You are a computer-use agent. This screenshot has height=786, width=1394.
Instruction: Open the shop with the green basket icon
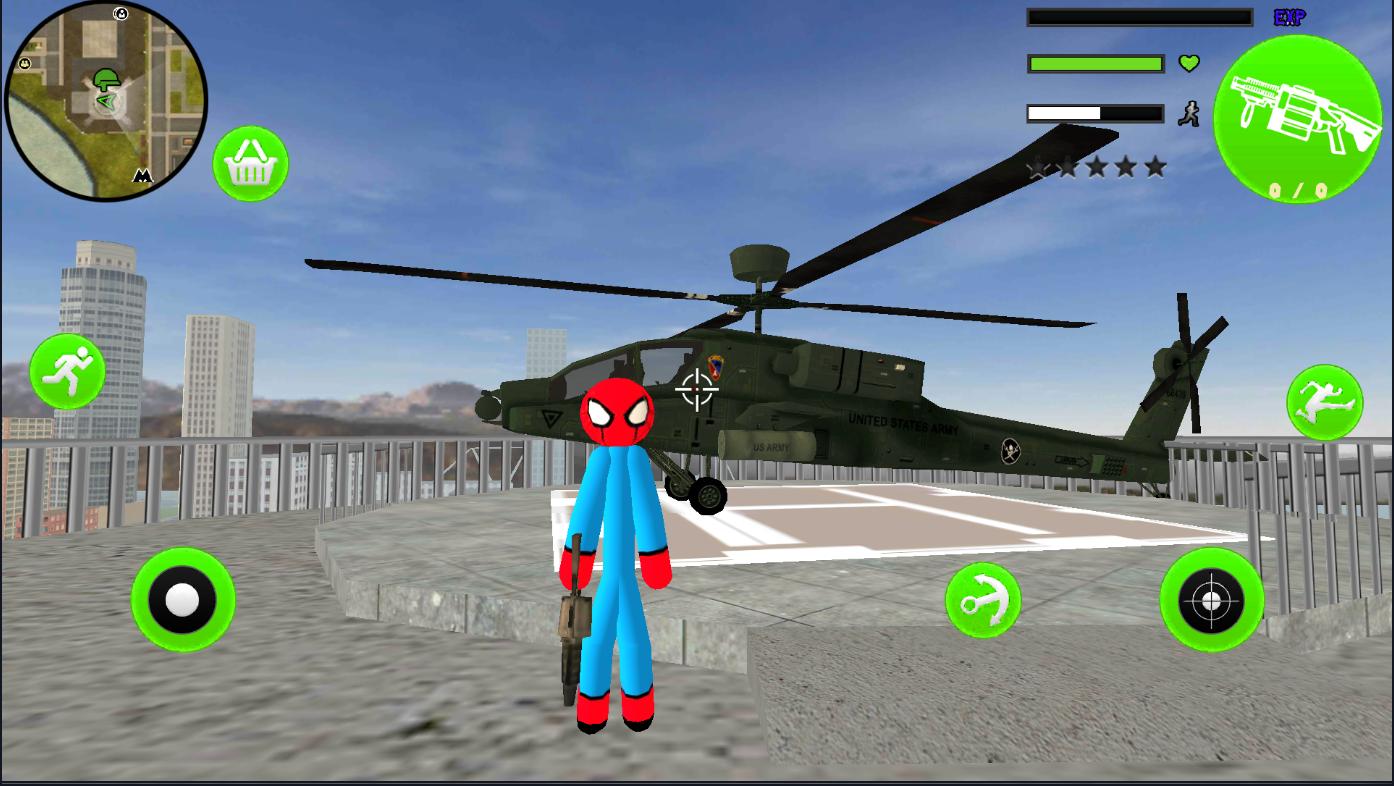point(250,163)
